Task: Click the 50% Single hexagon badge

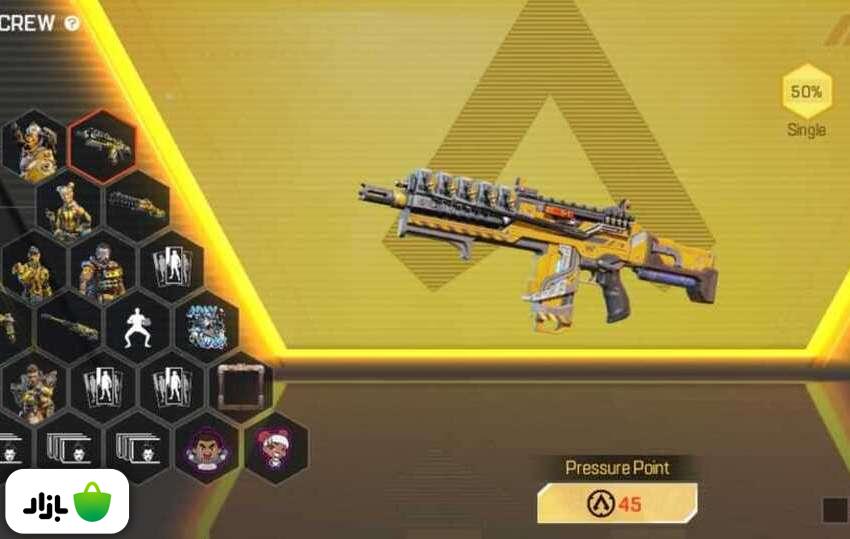Action: pyautogui.click(x=806, y=93)
